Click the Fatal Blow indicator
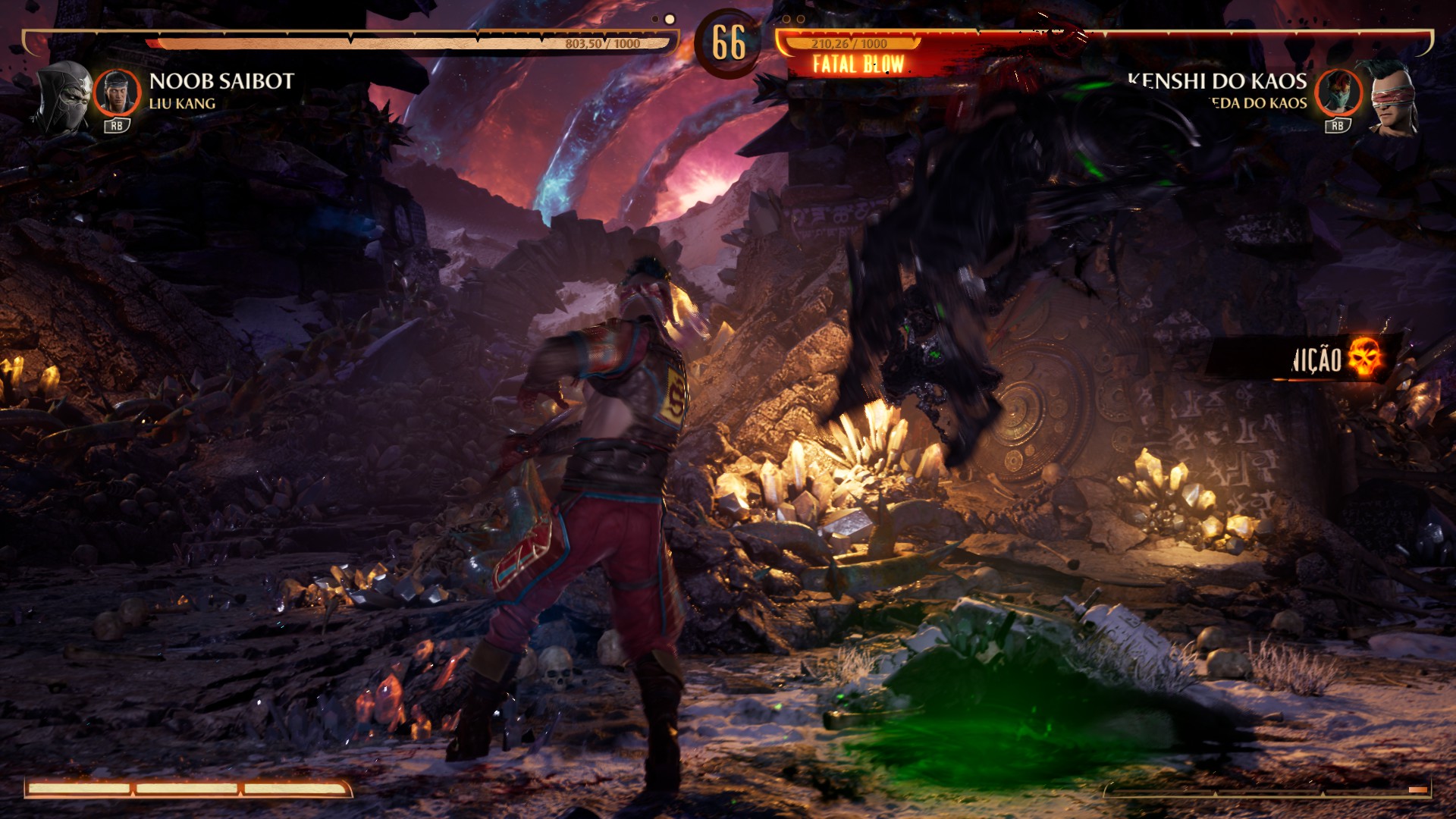1456x819 pixels. pos(858,64)
